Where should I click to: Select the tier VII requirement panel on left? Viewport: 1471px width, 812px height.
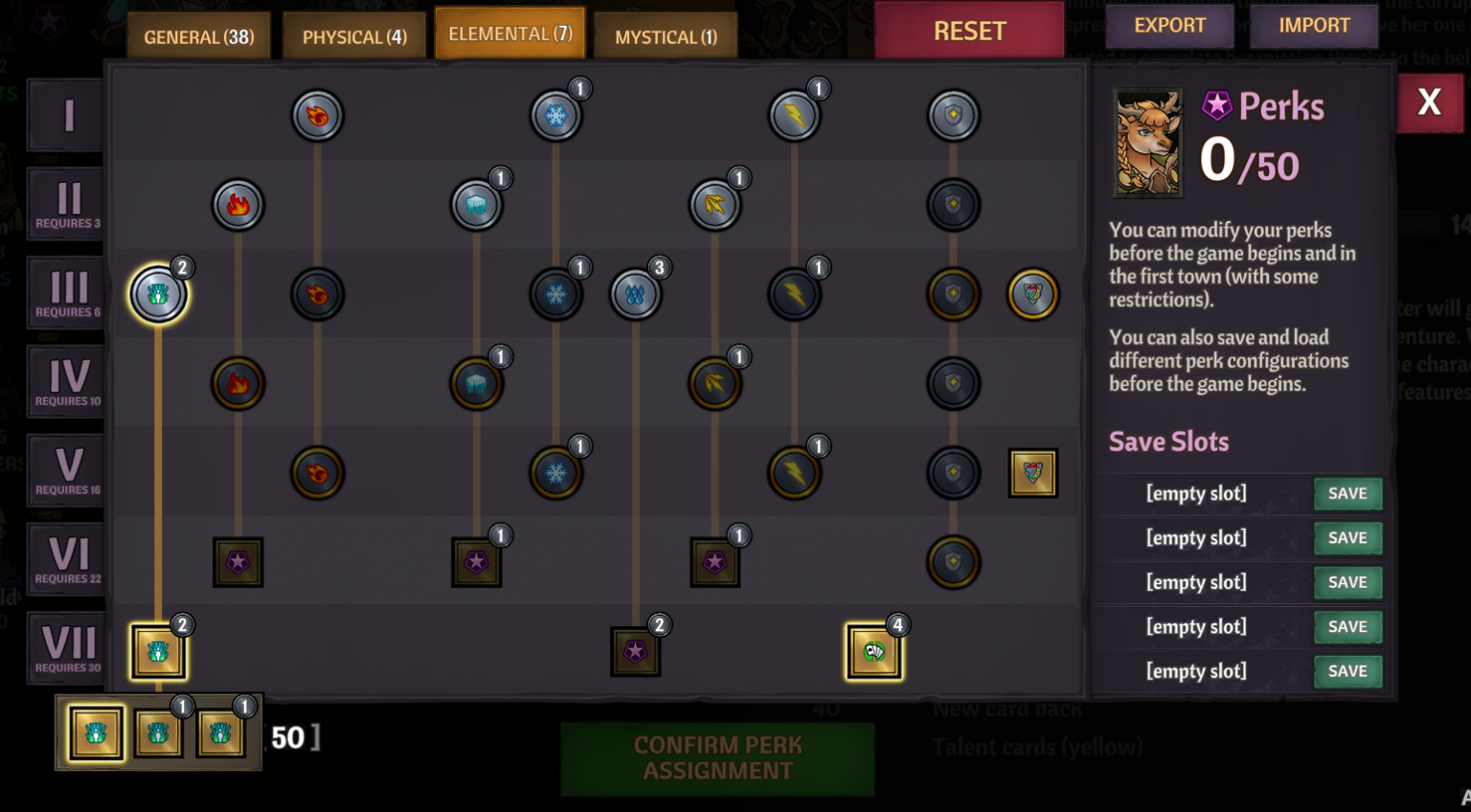[x=64, y=647]
